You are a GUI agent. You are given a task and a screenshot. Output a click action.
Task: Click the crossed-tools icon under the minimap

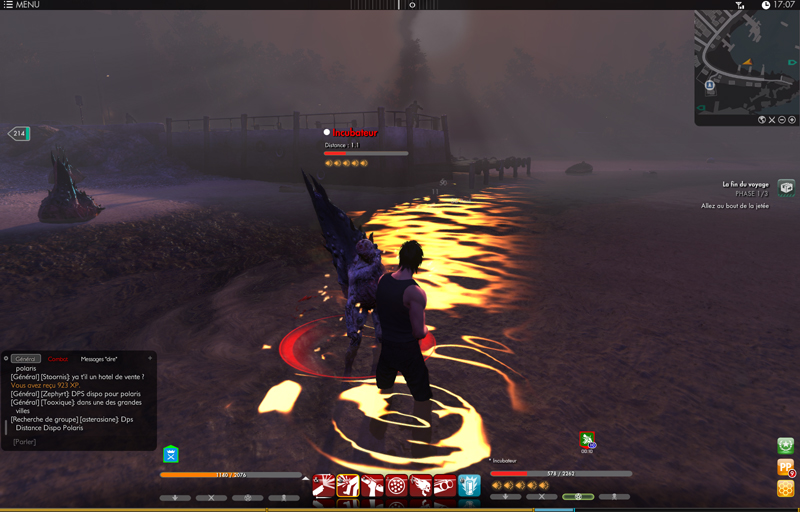pyautogui.click(x=773, y=120)
